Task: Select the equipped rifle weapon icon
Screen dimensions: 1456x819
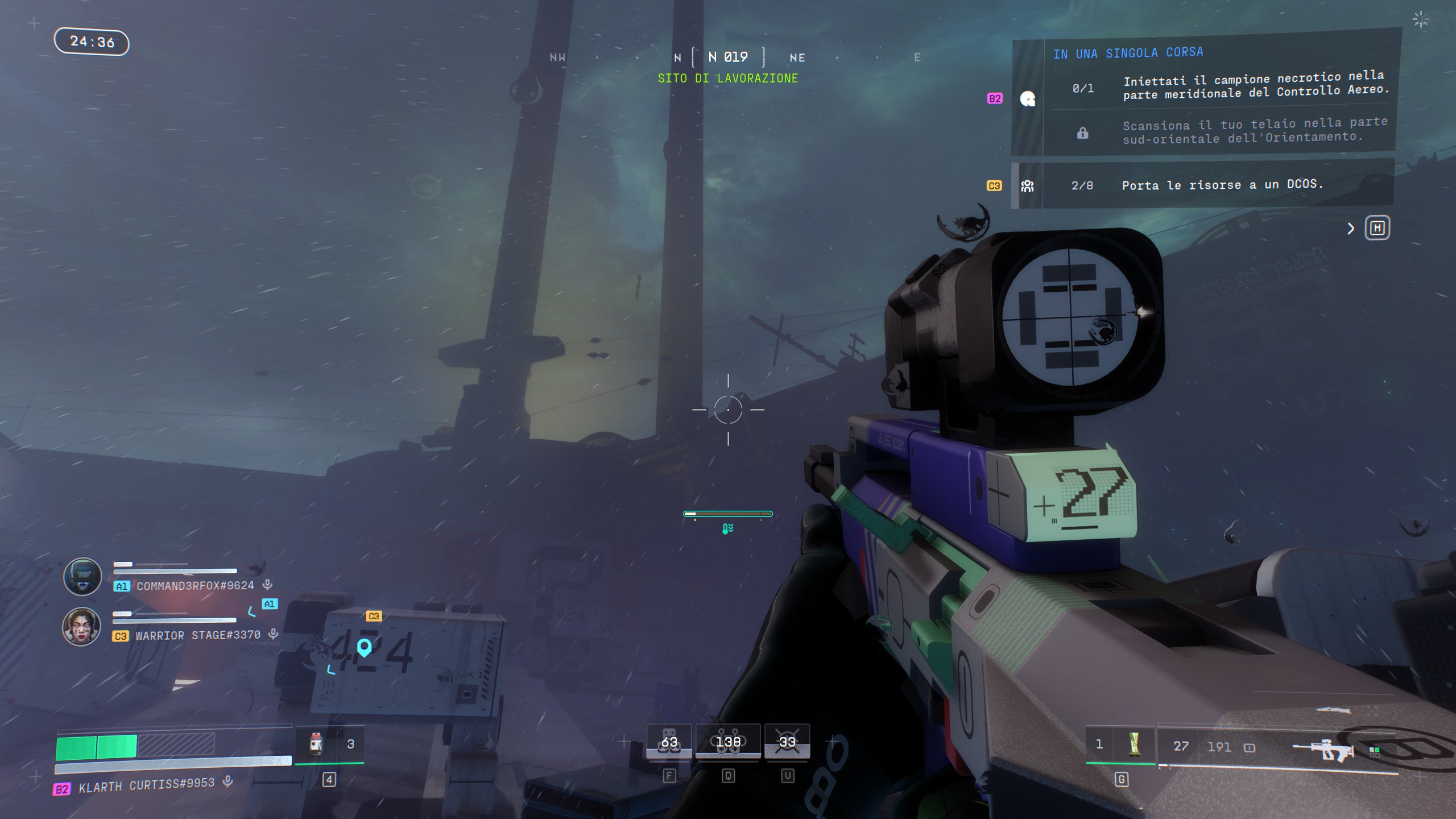Action: (x=1324, y=747)
